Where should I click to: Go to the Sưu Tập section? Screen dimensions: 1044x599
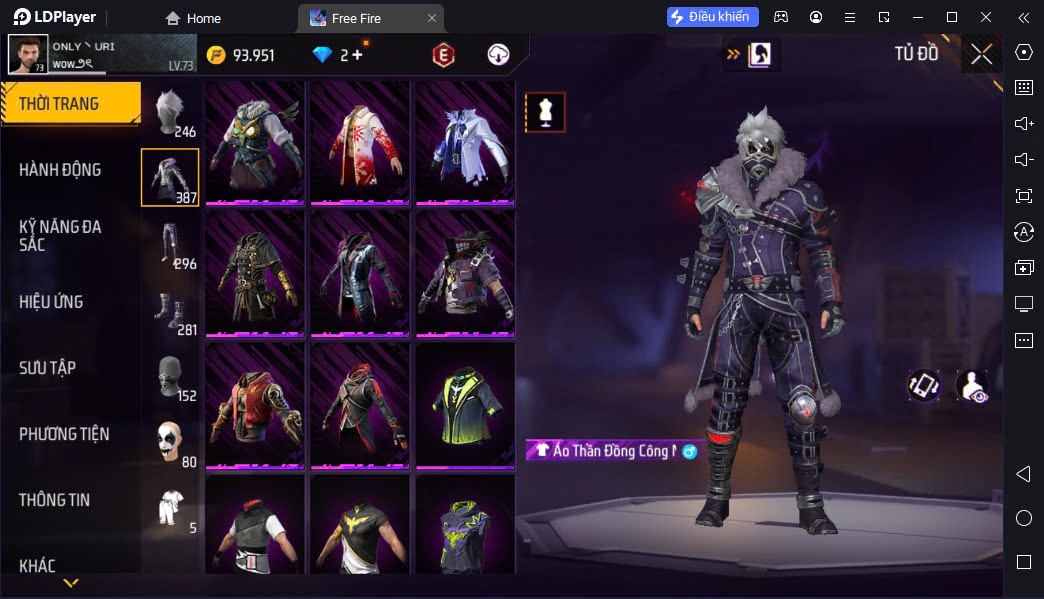47,368
